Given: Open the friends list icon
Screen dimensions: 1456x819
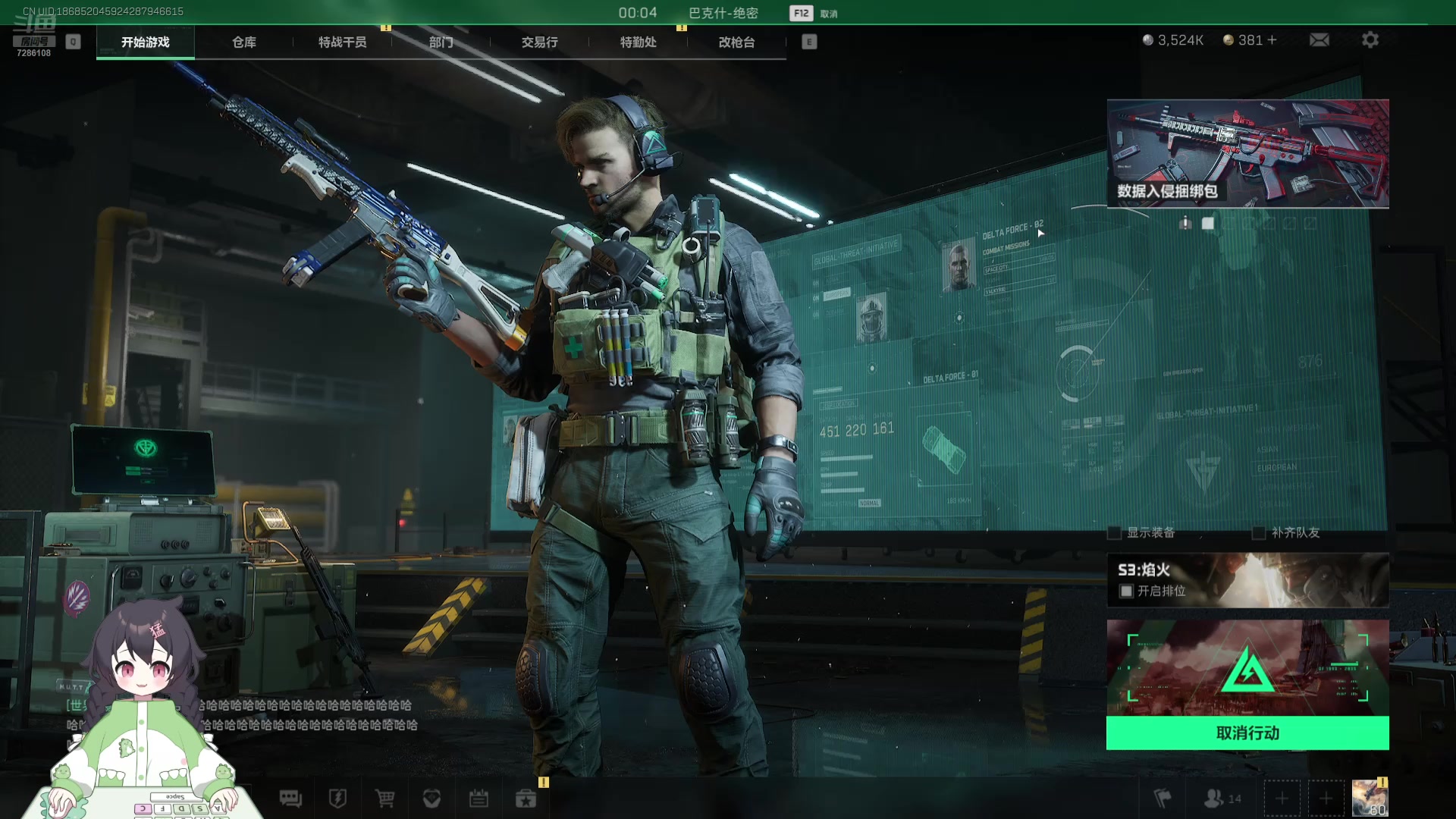Looking at the screenshot, I should [x=1221, y=799].
